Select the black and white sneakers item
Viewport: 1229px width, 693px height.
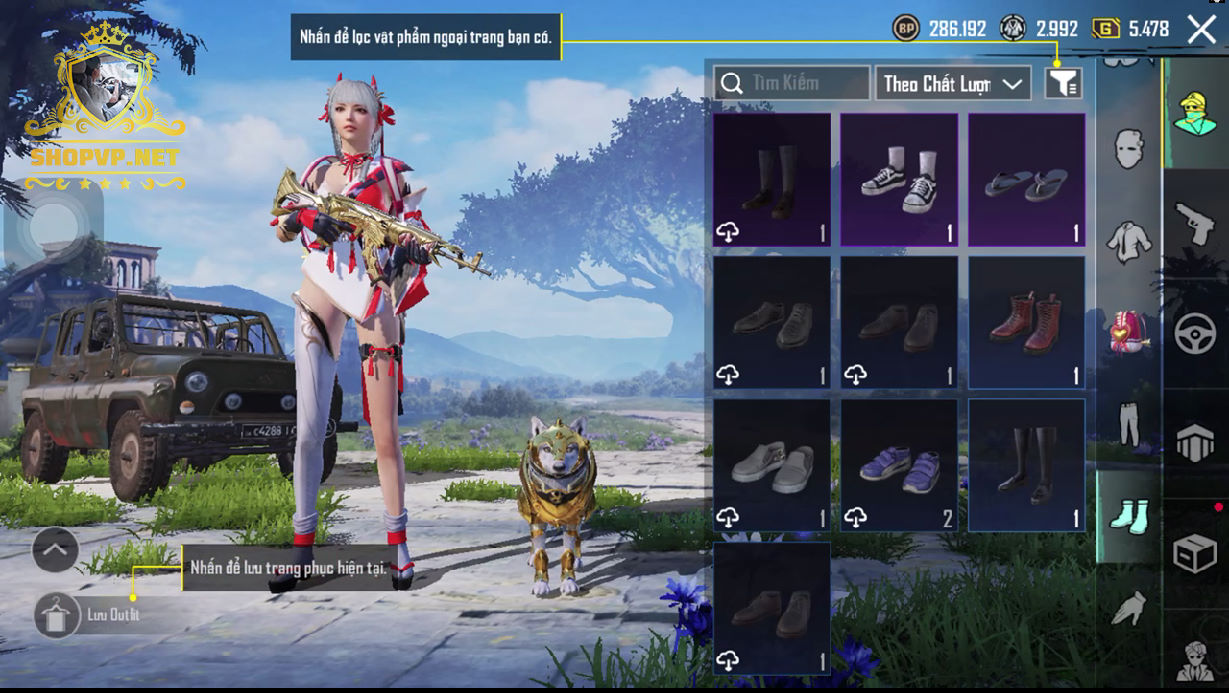click(898, 179)
